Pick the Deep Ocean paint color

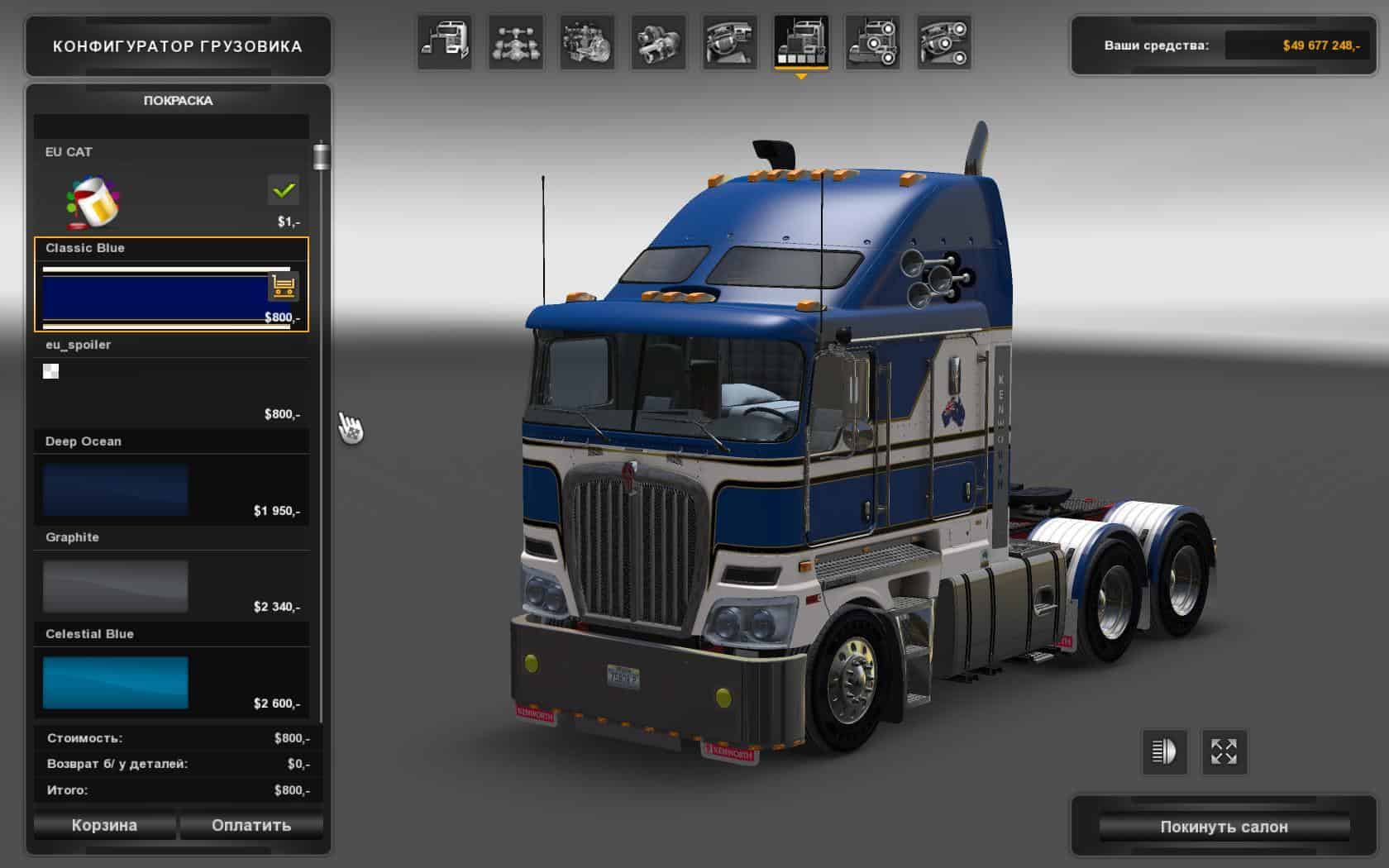tap(116, 489)
